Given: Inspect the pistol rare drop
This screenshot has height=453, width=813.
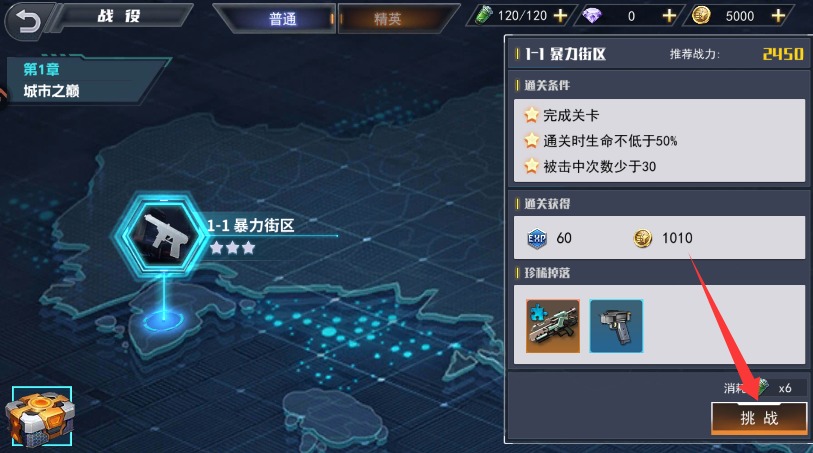Looking at the screenshot, I should click(x=616, y=325).
